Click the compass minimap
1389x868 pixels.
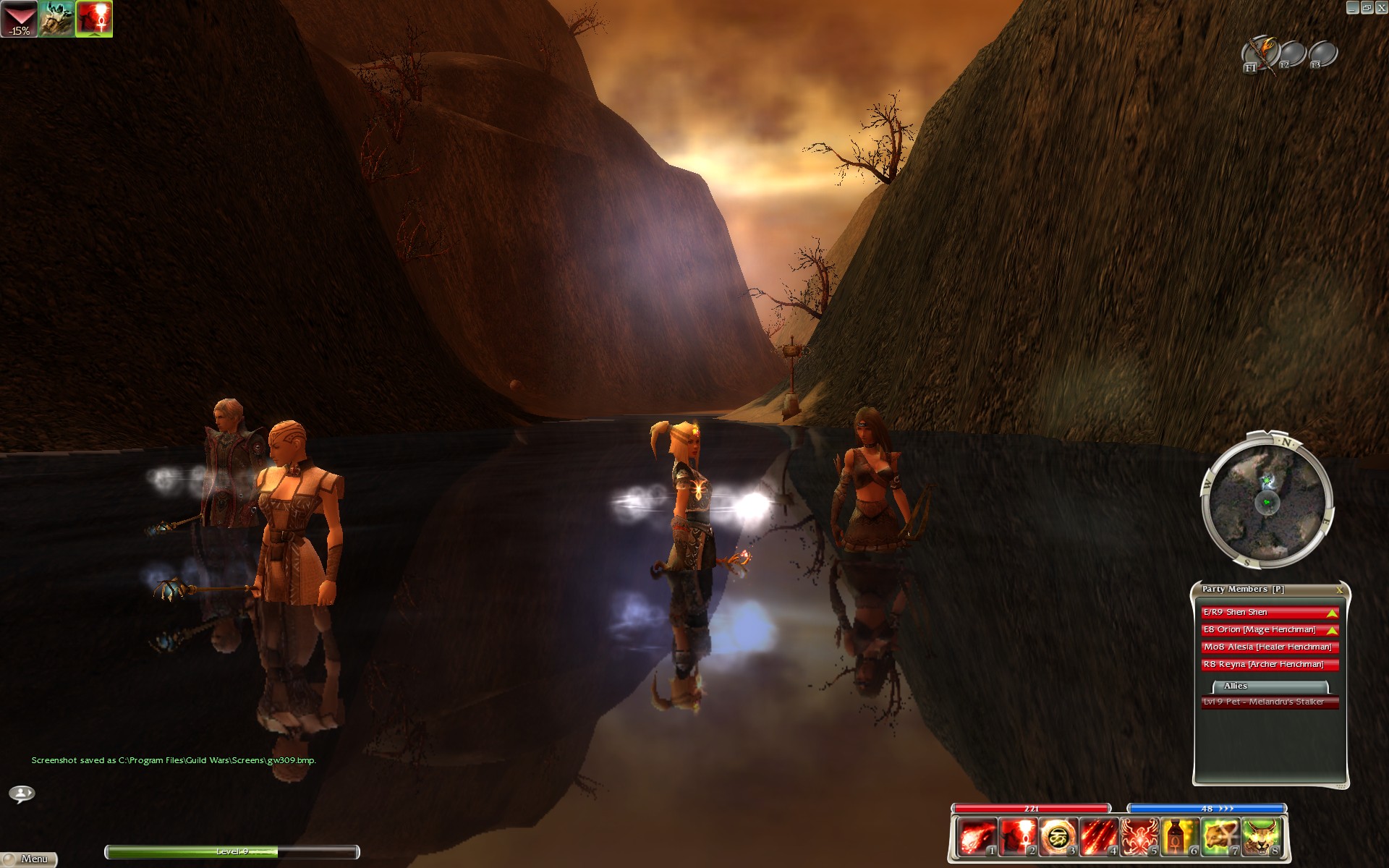point(1266,501)
